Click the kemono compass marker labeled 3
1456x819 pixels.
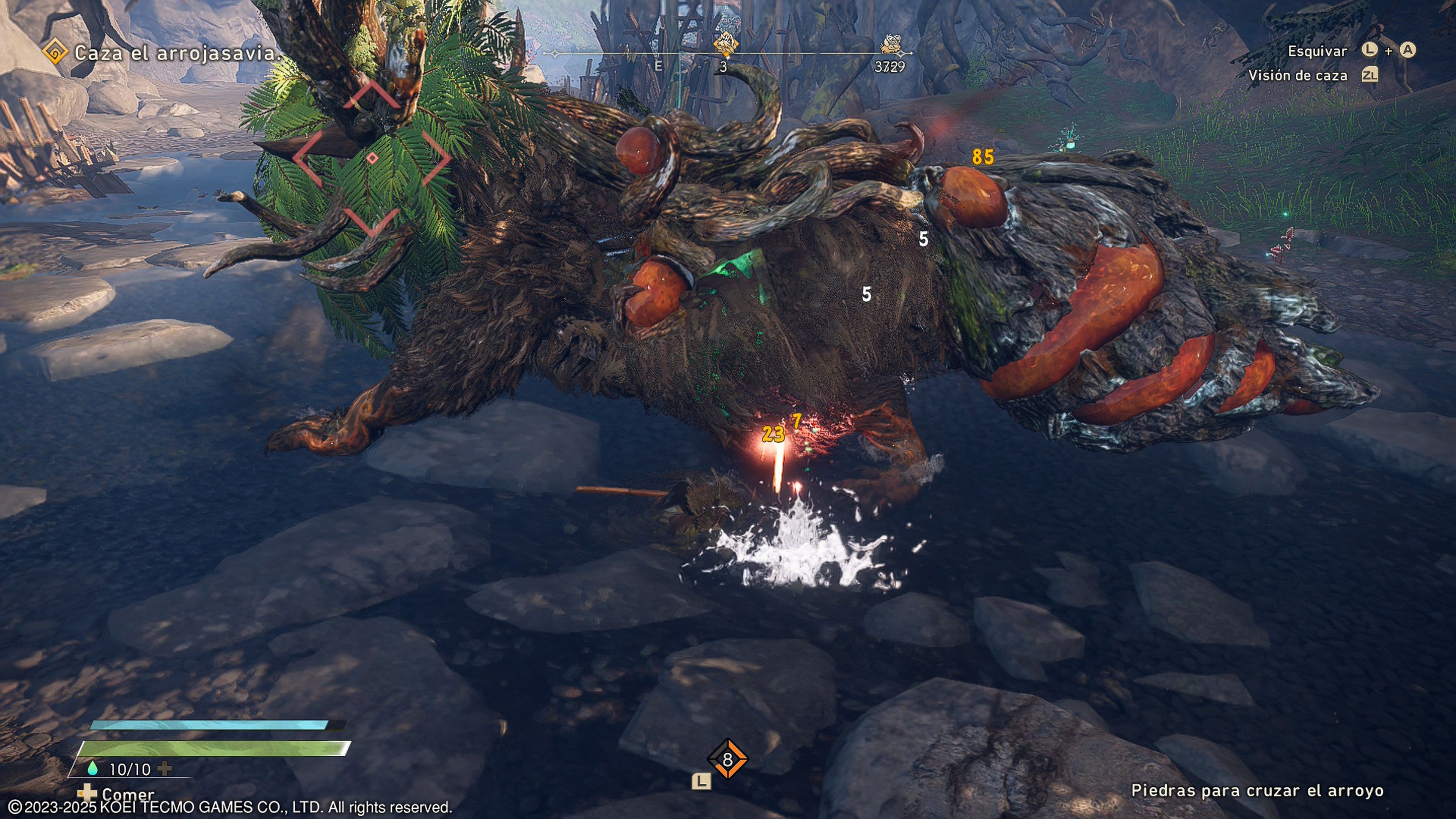point(725,45)
